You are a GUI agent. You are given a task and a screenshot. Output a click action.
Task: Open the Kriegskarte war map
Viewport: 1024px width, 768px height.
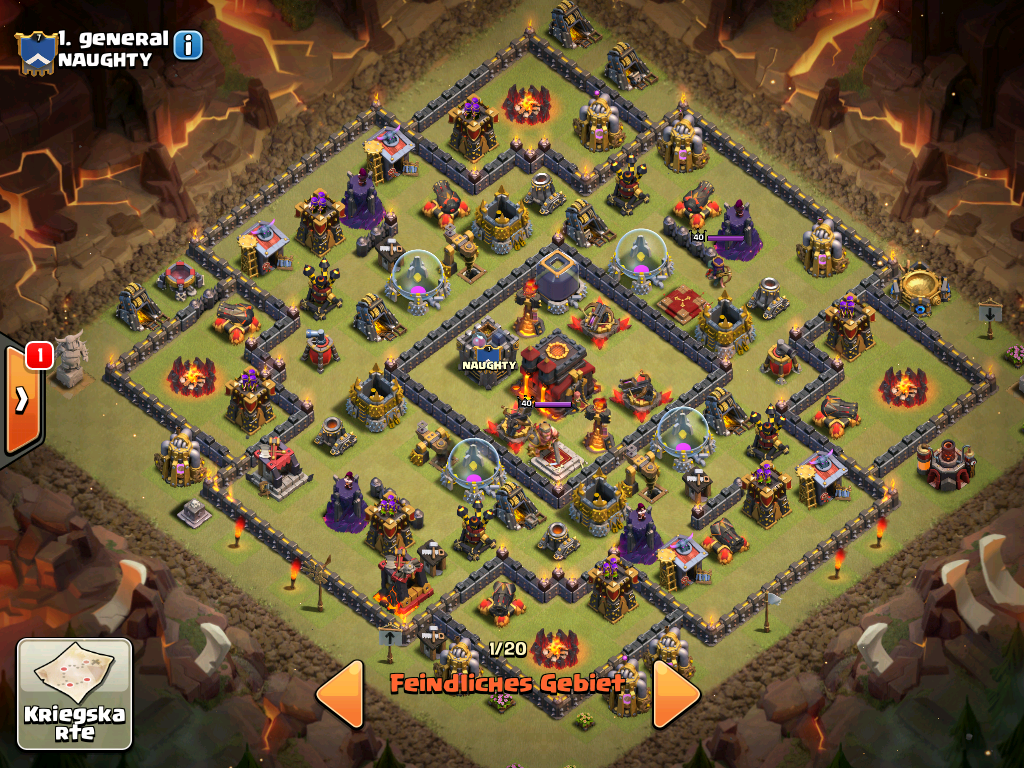point(75,694)
